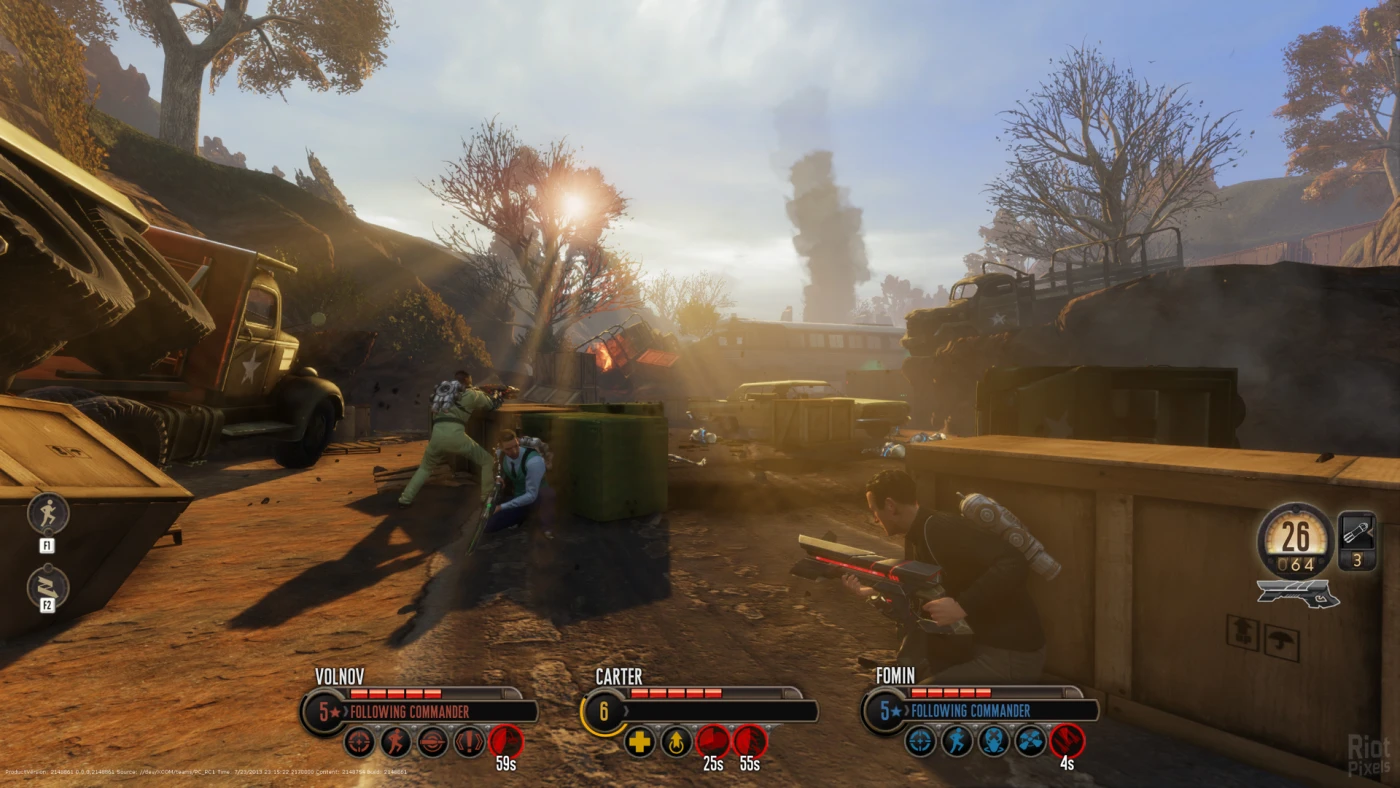1400x788 pixels.
Task: Use Volnov's crosshair target ability
Action: point(359,742)
